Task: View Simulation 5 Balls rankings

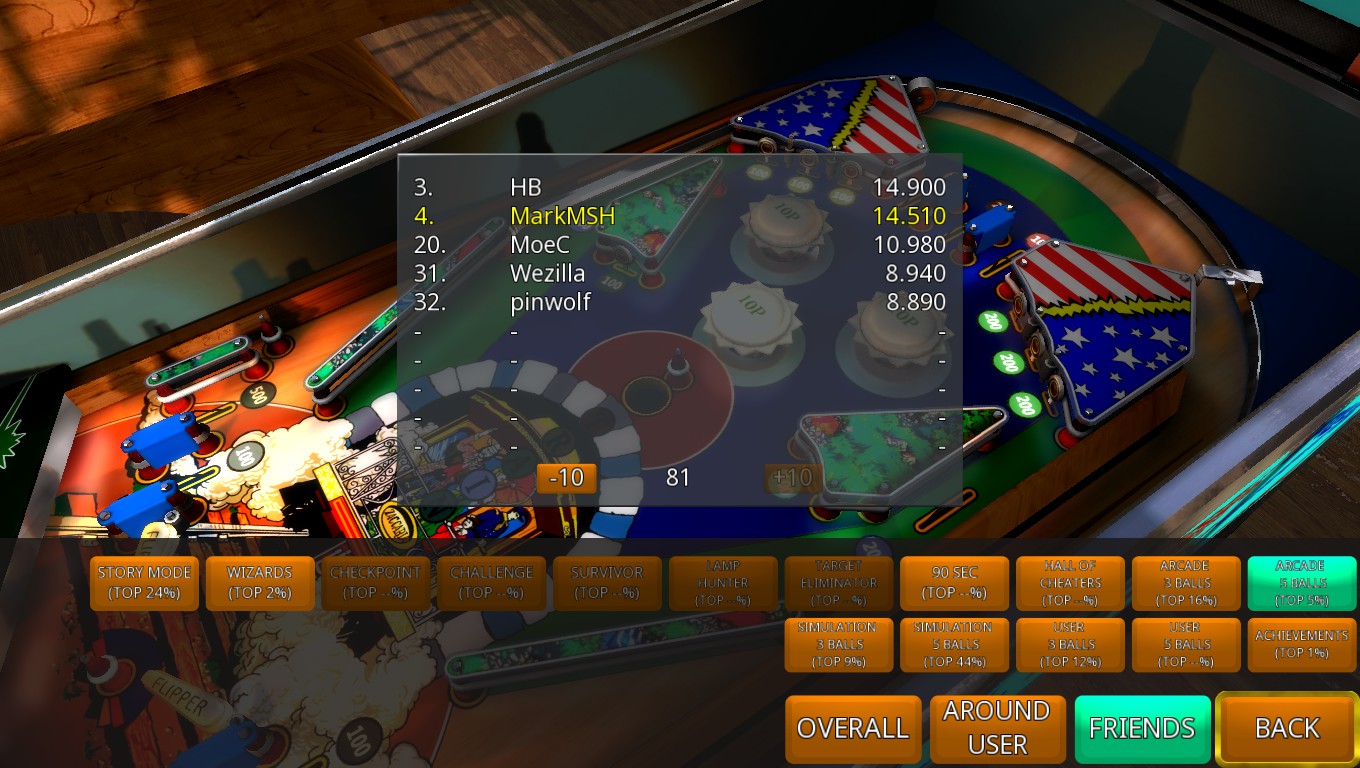Action: click(x=955, y=645)
